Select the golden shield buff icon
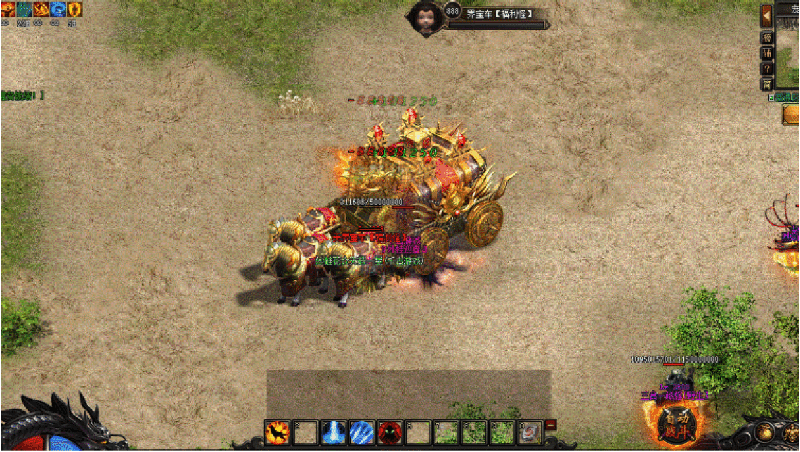The image size is (800, 452). [74, 9]
